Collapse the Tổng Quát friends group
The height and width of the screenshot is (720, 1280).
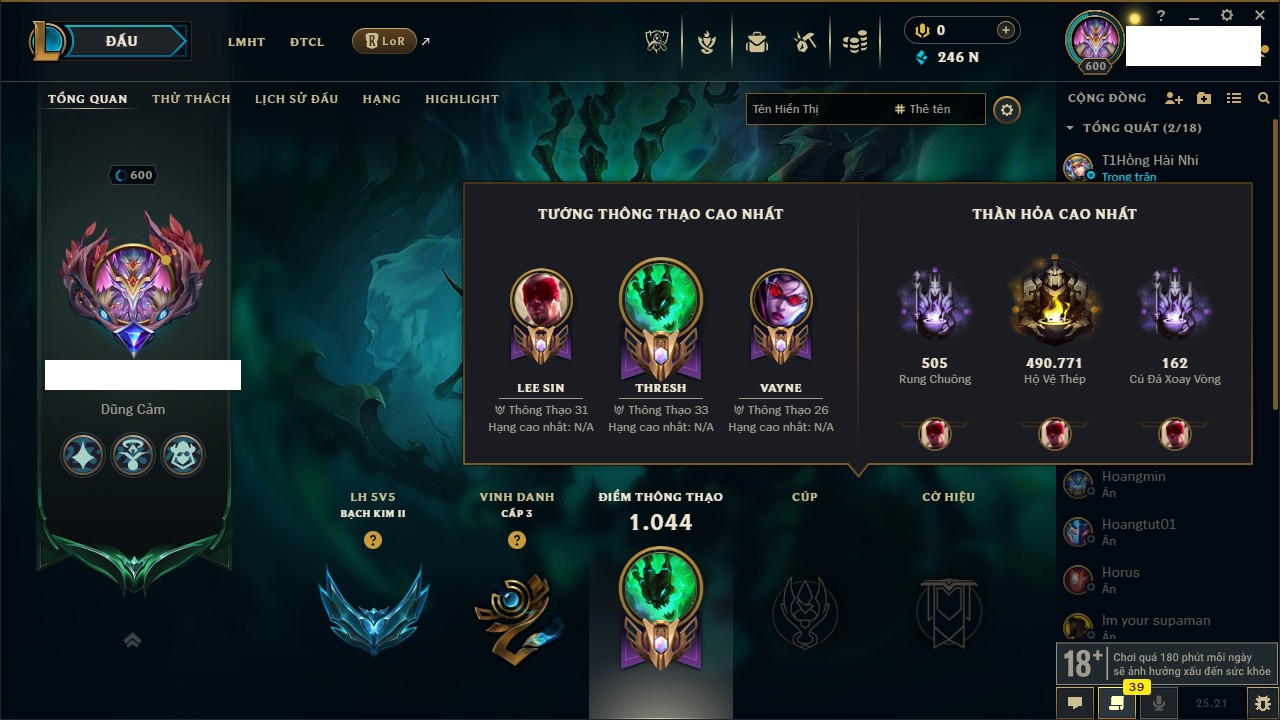pyautogui.click(x=1070, y=128)
